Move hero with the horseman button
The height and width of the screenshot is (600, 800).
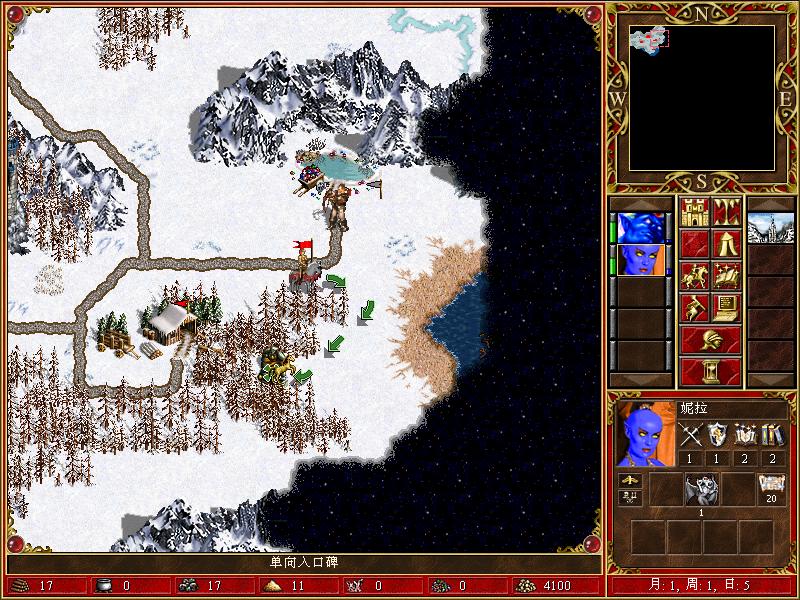pyautogui.click(x=695, y=275)
